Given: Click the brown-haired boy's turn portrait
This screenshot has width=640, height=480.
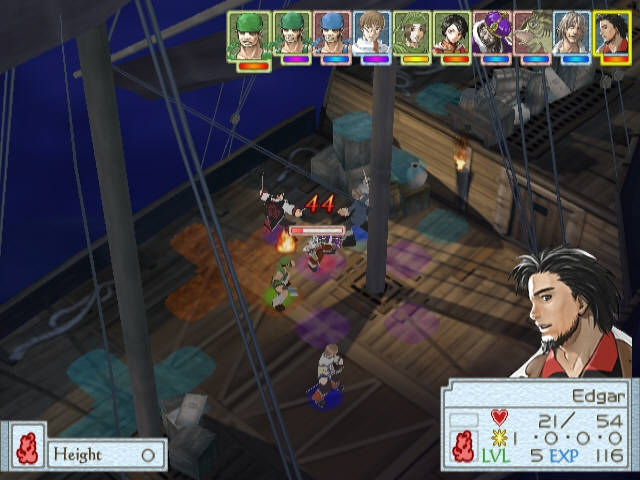Looking at the screenshot, I should 372,34.
